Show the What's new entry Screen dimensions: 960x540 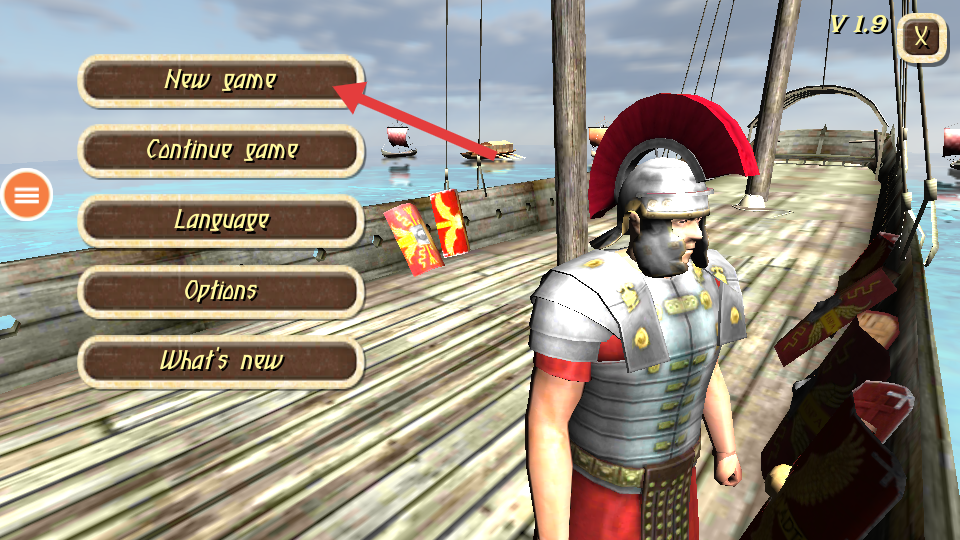(x=220, y=361)
